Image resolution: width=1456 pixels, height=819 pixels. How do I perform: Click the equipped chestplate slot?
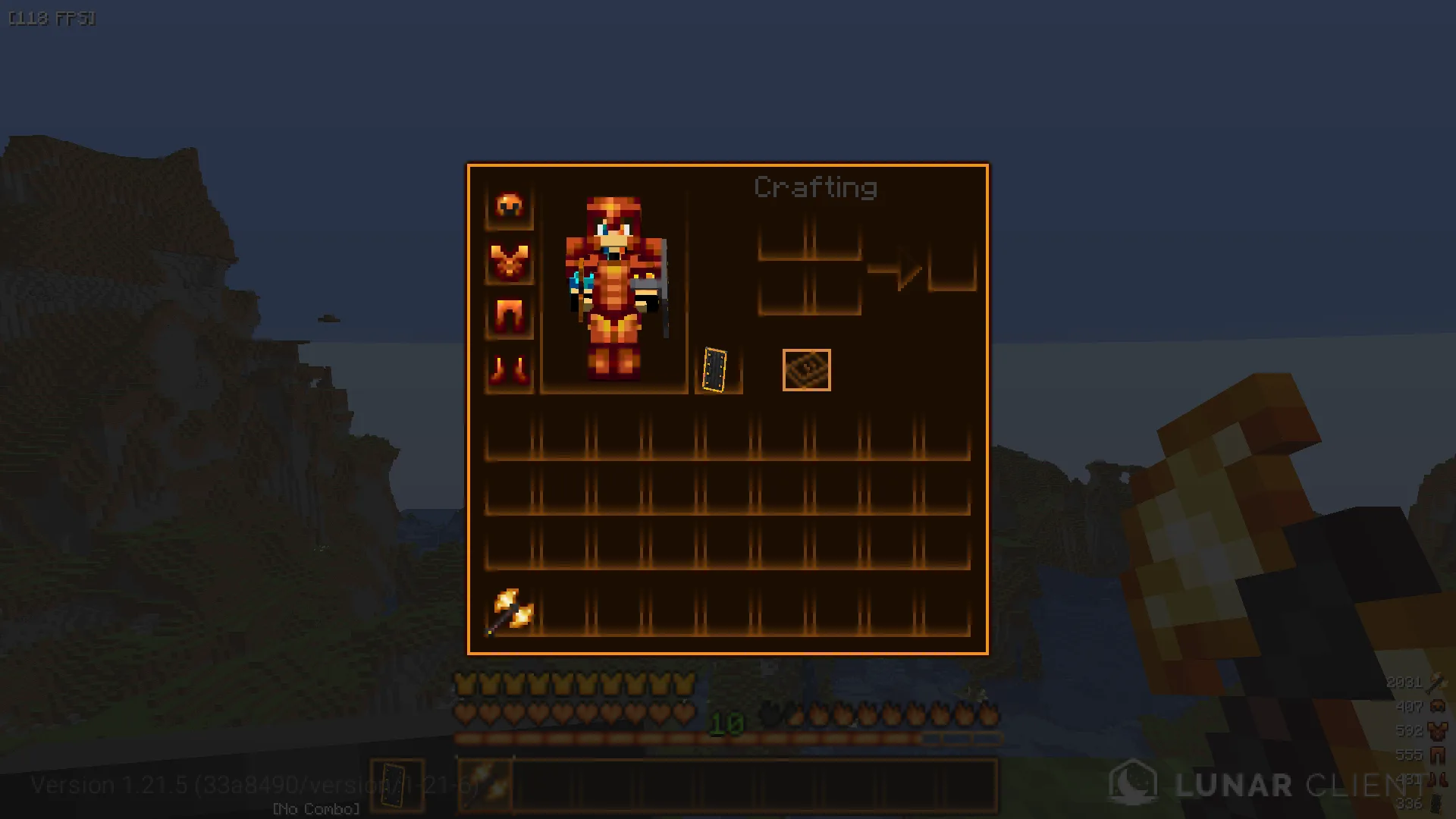509,262
